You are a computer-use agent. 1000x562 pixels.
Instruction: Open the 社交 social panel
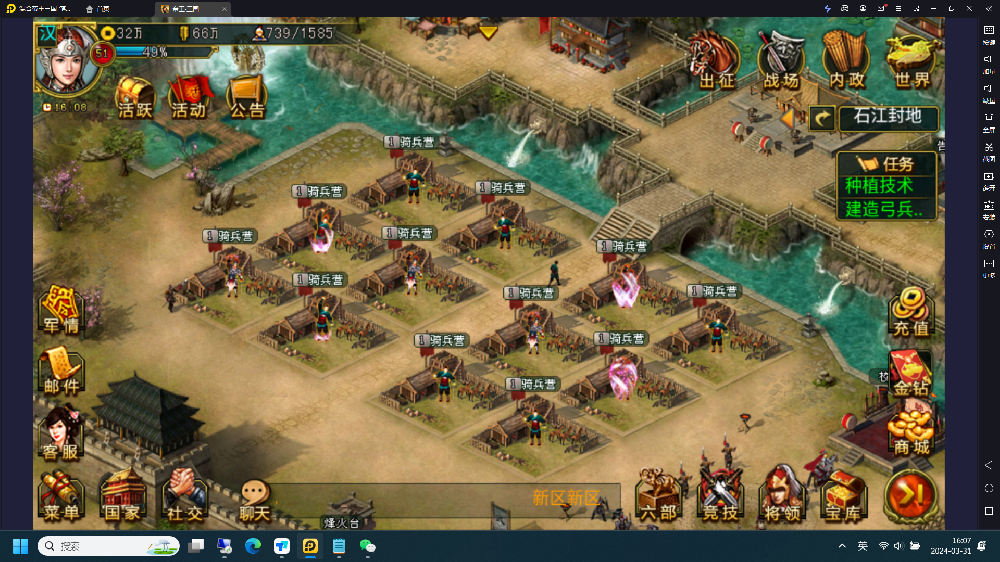184,496
